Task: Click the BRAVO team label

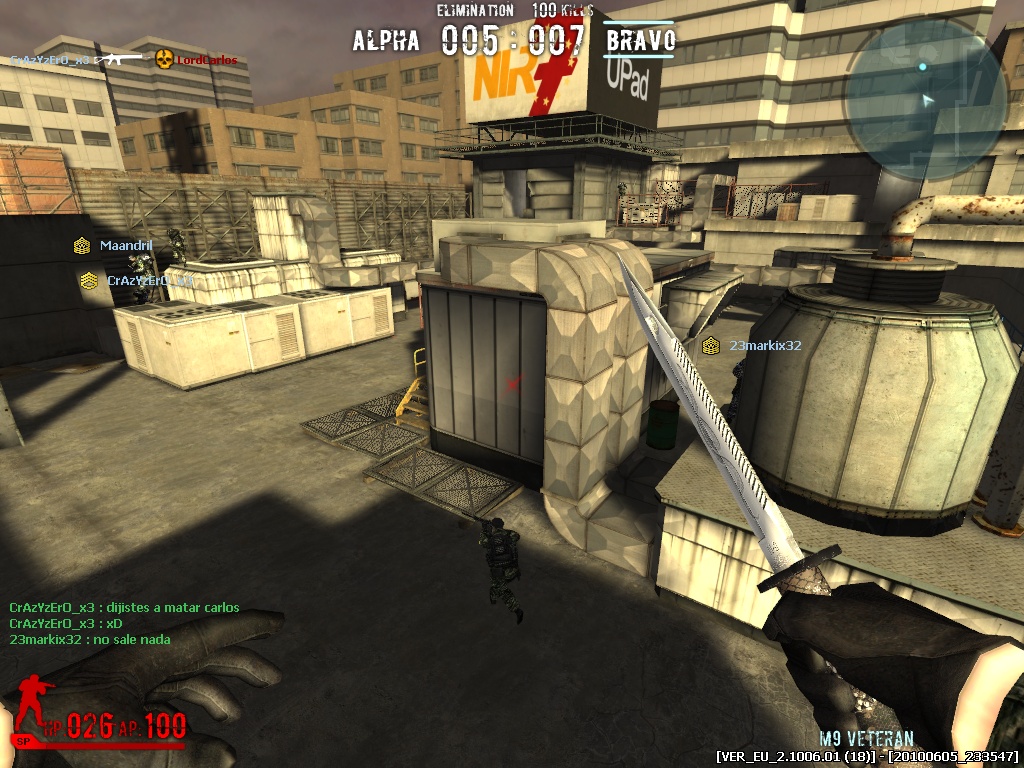Action: (x=640, y=41)
